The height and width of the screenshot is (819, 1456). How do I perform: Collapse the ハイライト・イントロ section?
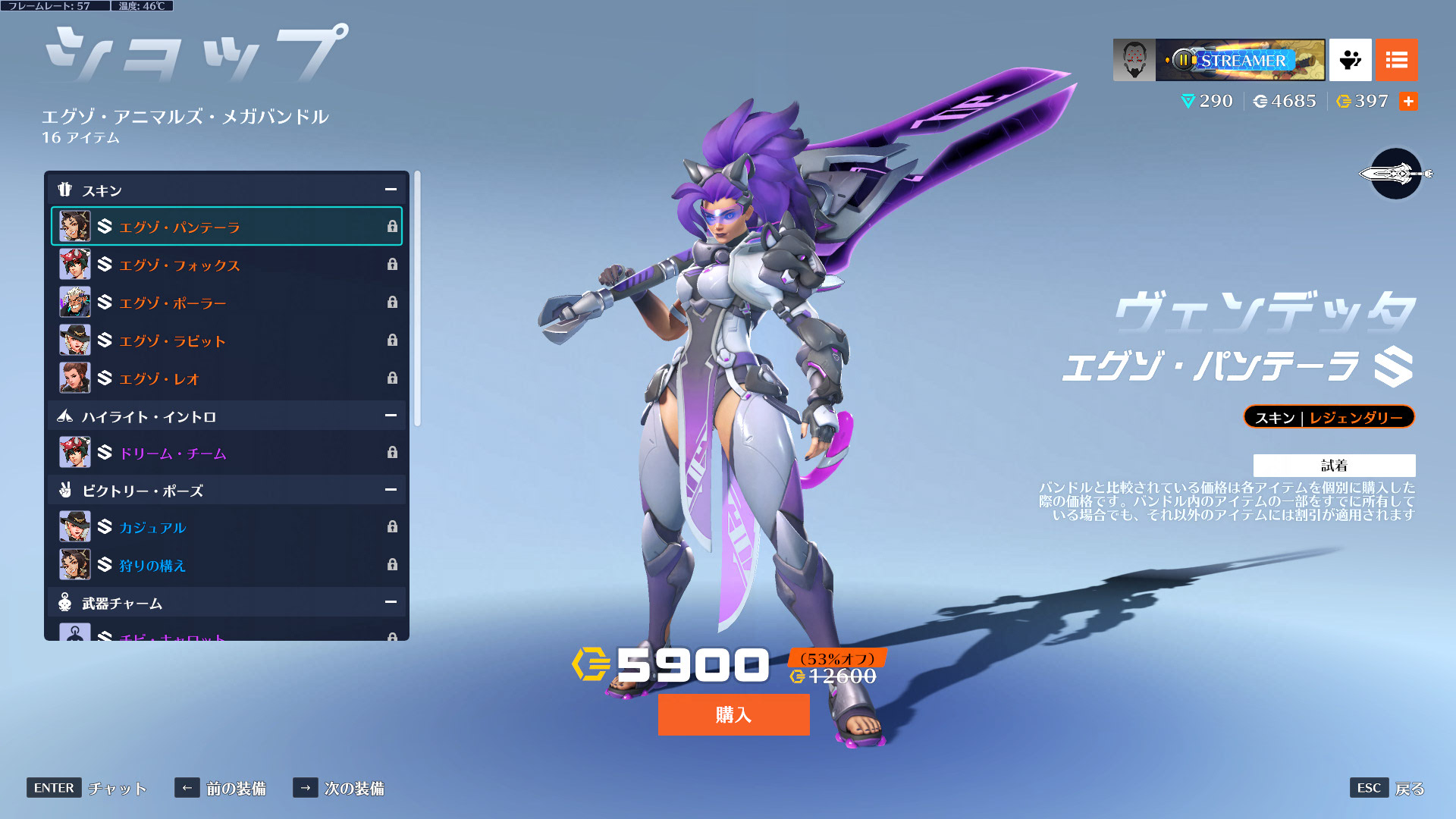pos(391,416)
